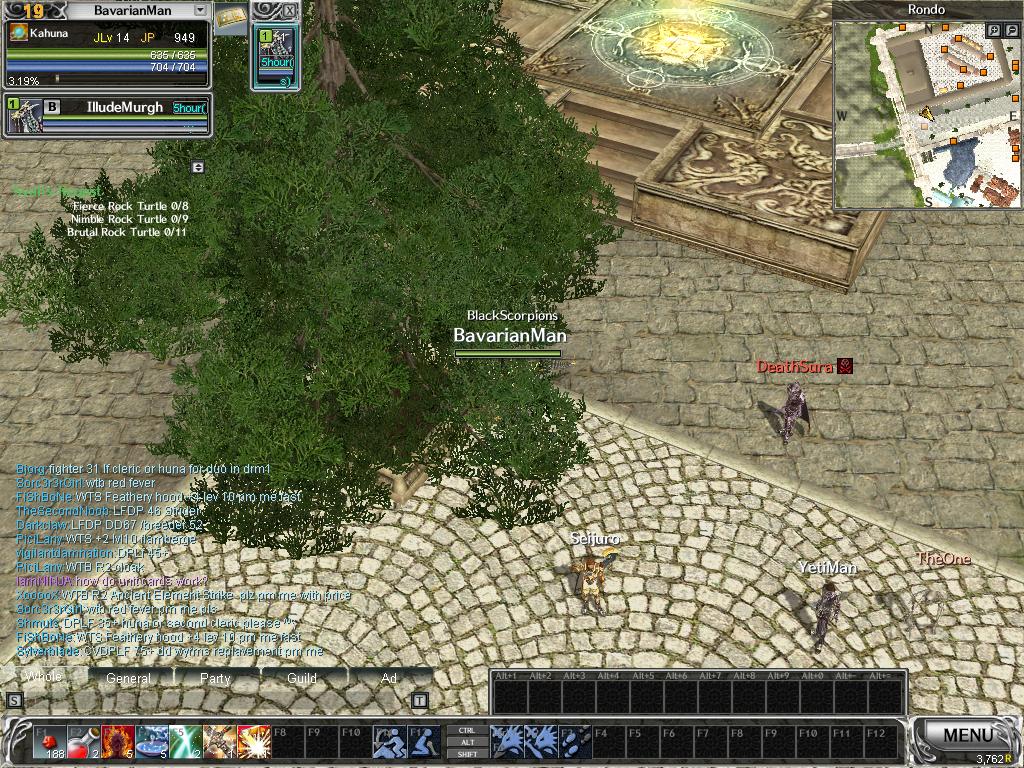Switch to the General chat tab

tap(129, 678)
